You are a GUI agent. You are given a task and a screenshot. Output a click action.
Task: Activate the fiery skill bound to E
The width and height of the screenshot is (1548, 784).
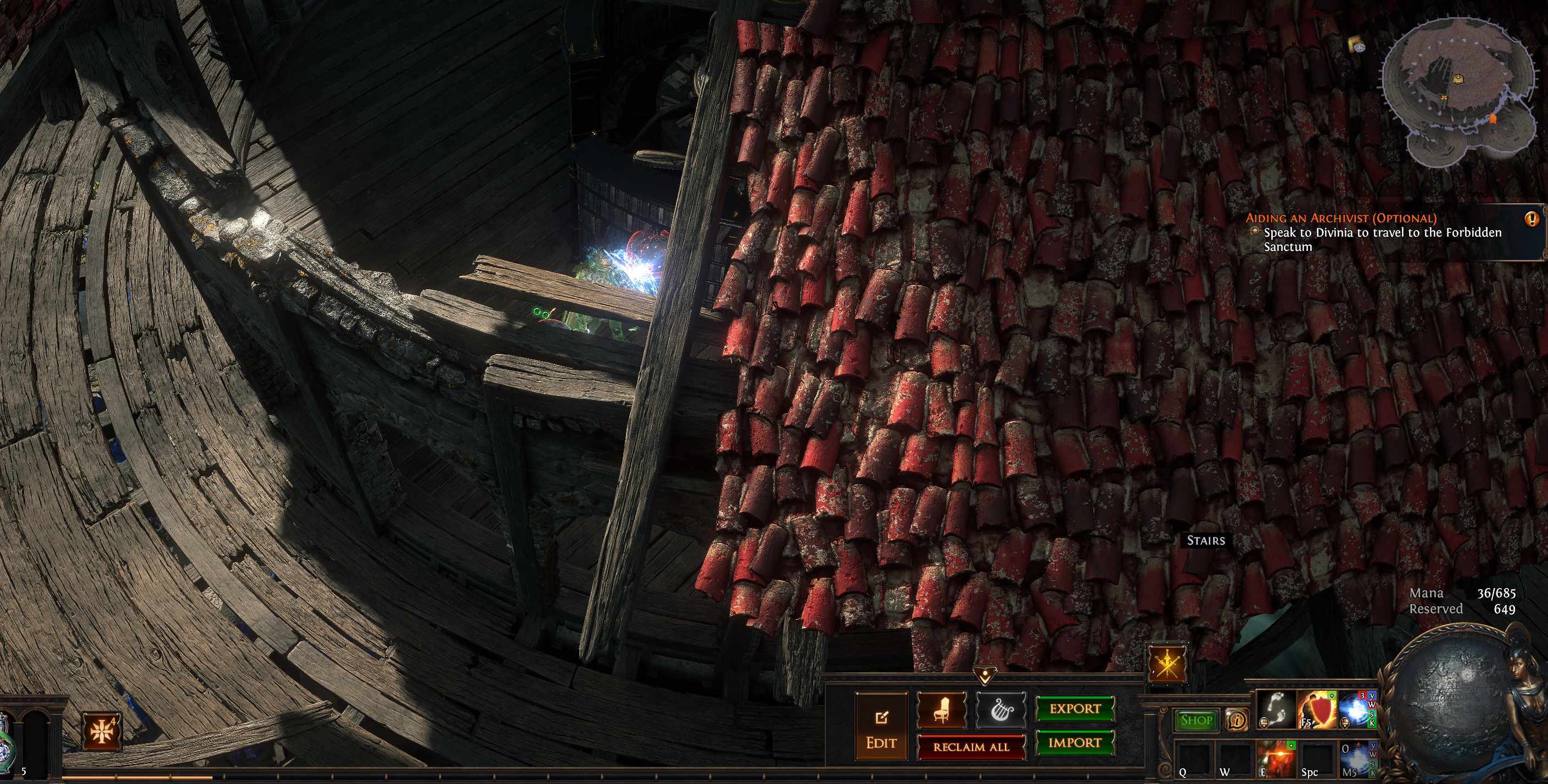click(x=1275, y=758)
